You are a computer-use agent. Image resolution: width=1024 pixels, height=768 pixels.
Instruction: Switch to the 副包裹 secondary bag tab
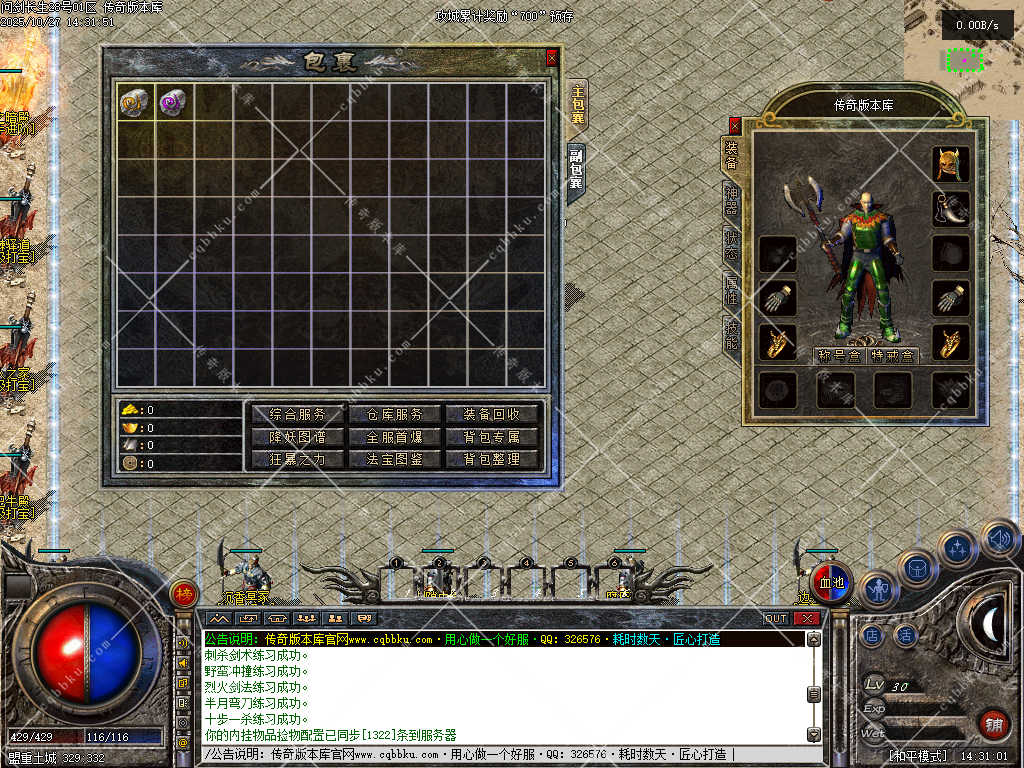(x=577, y=170)
